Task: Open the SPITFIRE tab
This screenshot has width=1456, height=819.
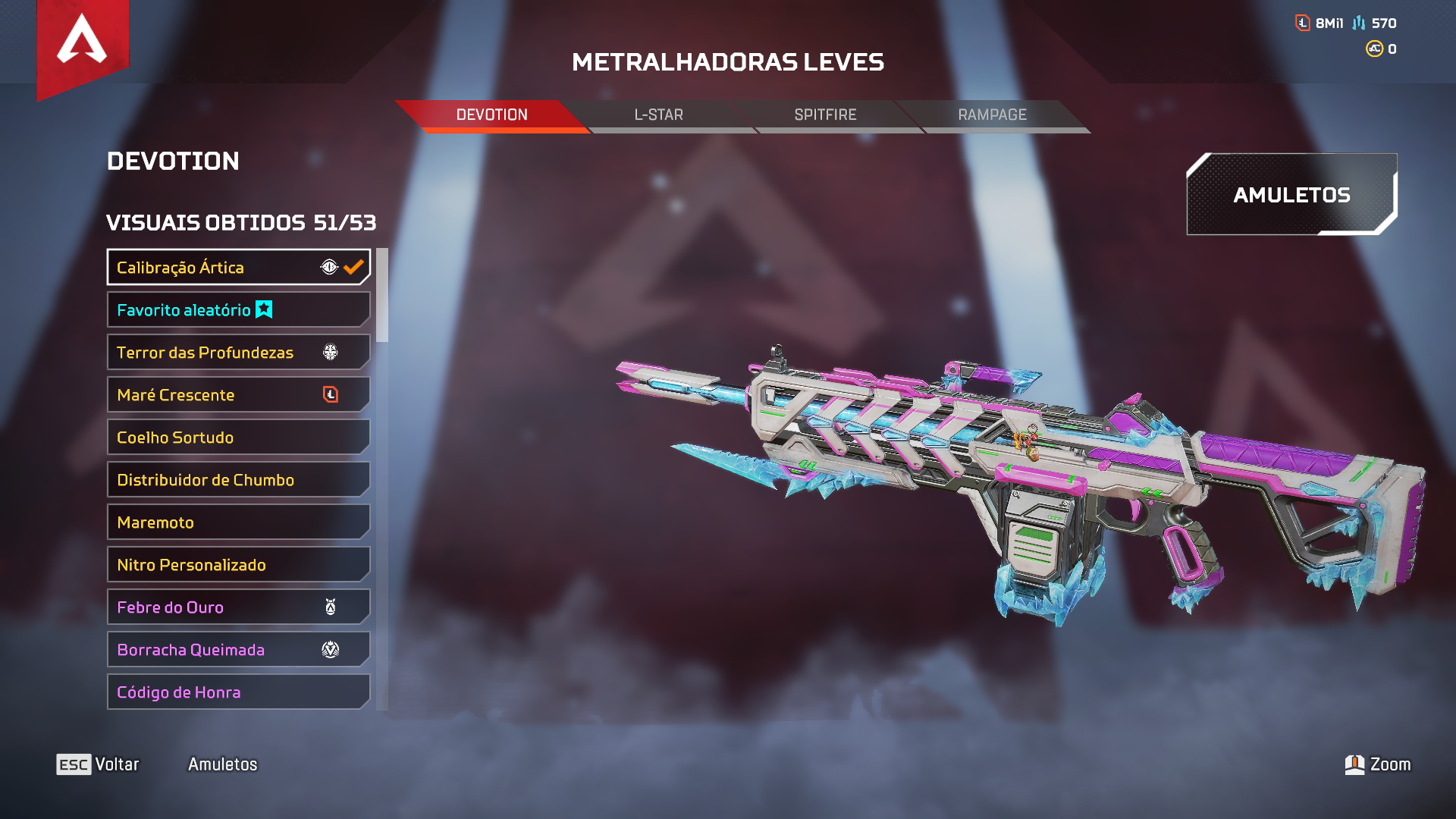Action: click(x=825, y=115)
